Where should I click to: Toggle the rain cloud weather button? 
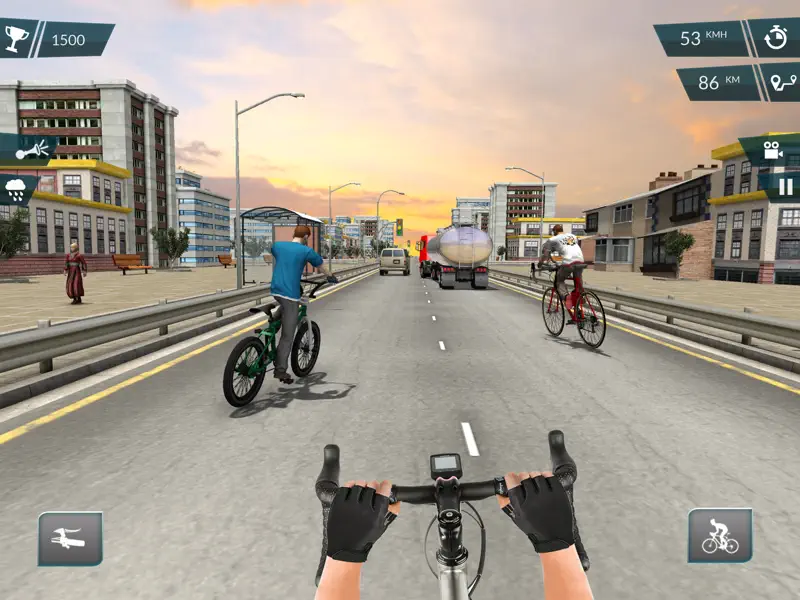(x=17, y=186)
